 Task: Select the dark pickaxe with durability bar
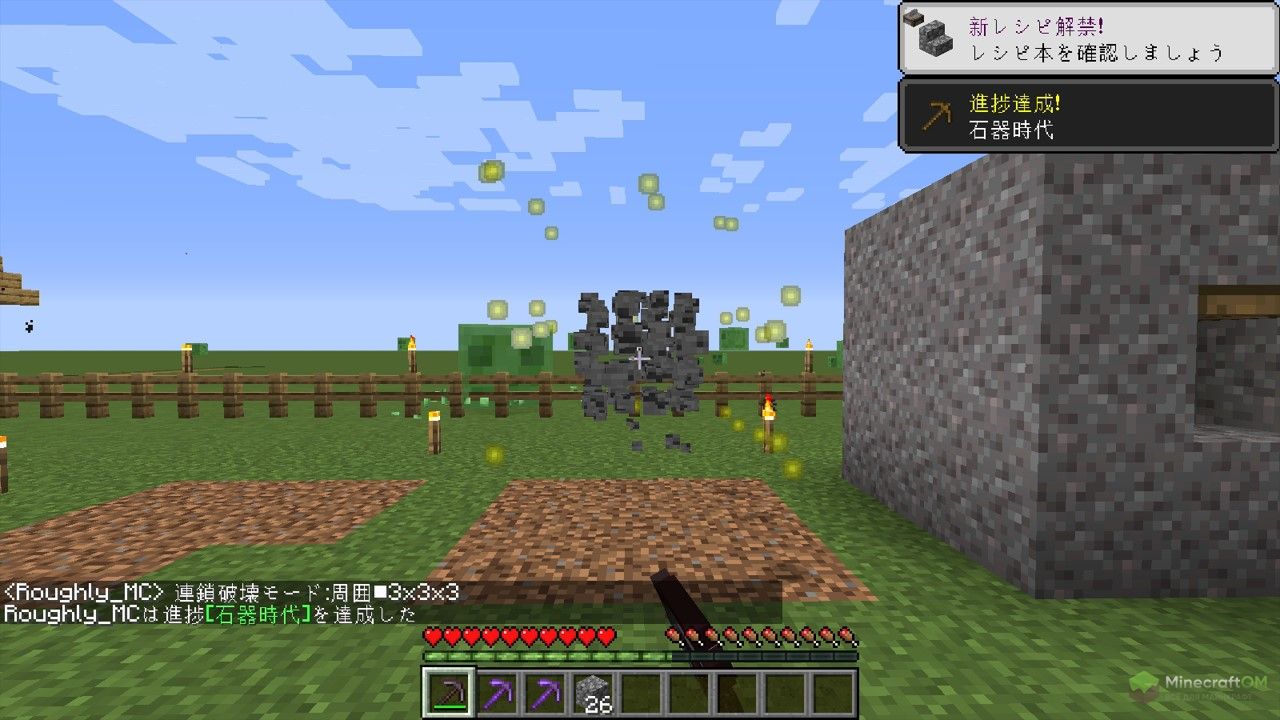(446, 692)
